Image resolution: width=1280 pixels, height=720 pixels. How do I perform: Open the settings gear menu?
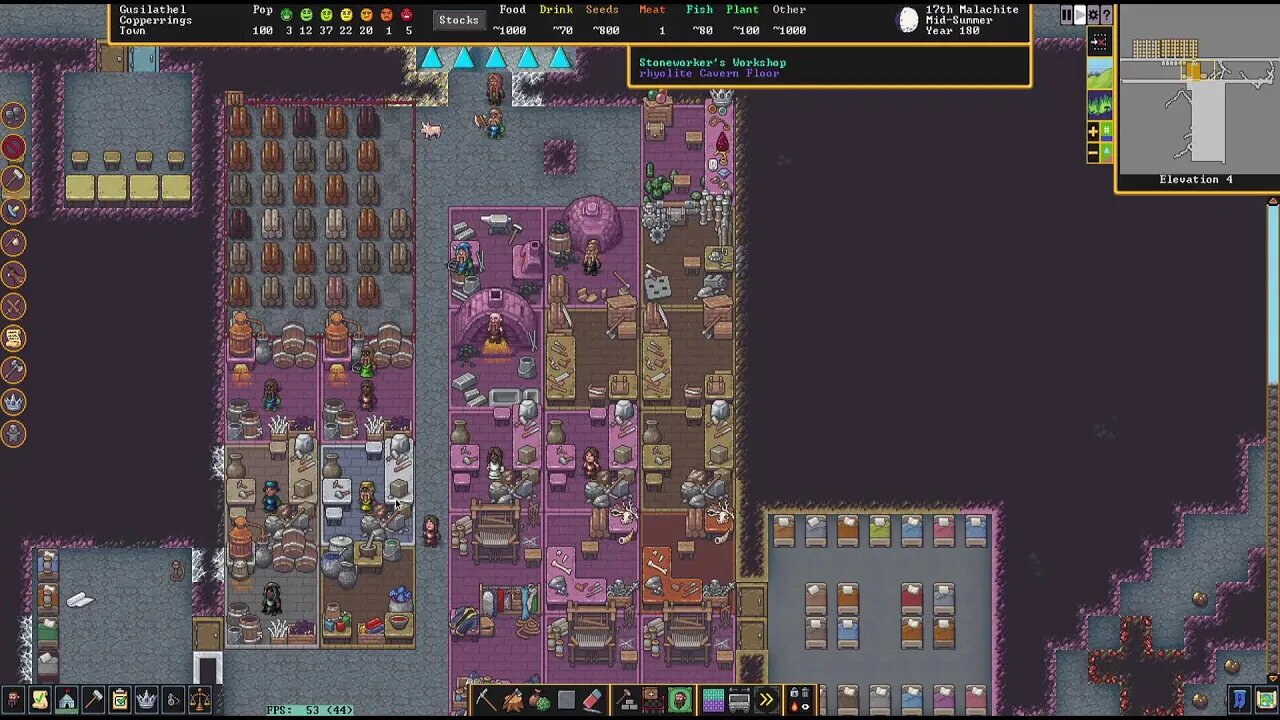coord(1092,15)
